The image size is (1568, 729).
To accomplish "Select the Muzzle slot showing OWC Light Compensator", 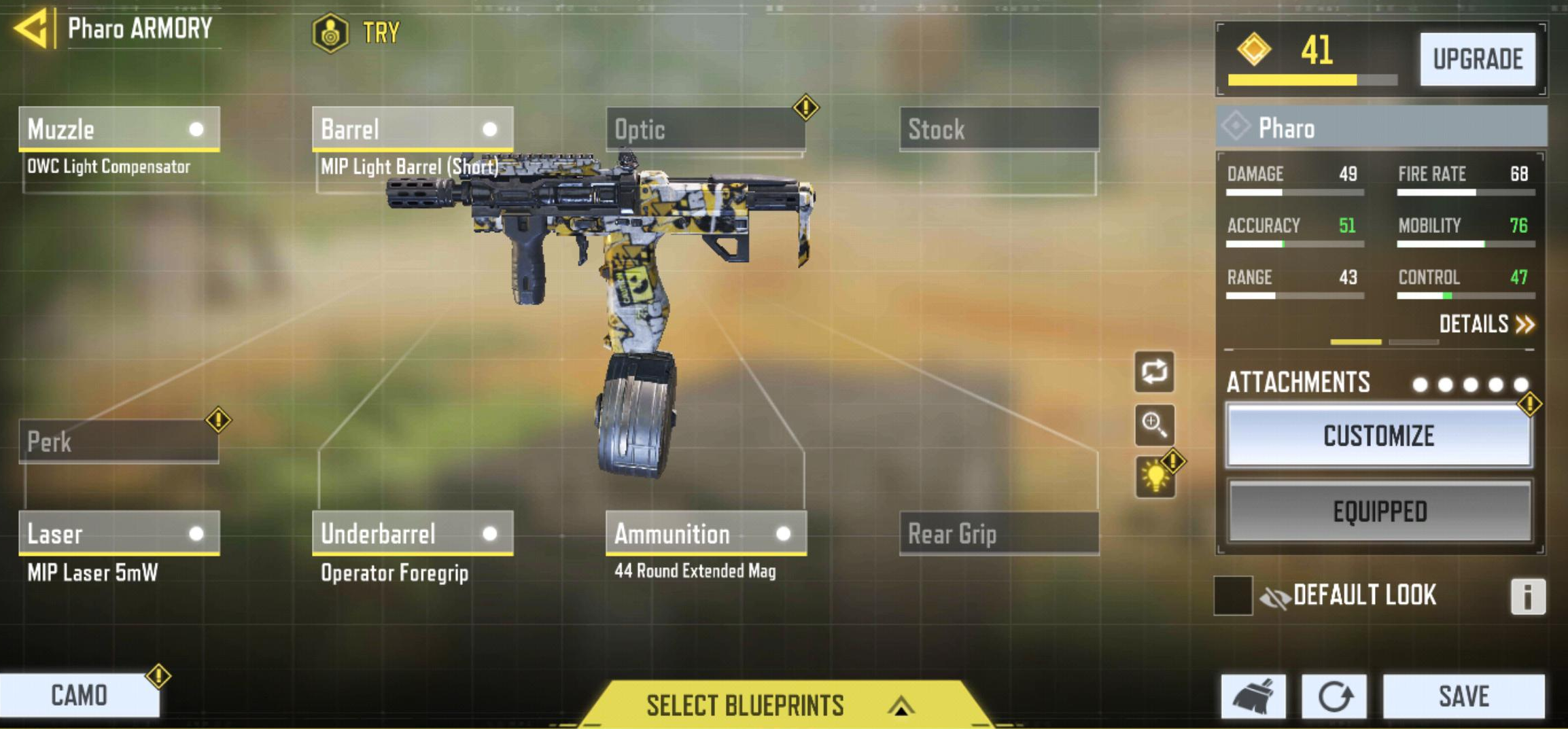I will pyautogui.click(x=119, y=129).
